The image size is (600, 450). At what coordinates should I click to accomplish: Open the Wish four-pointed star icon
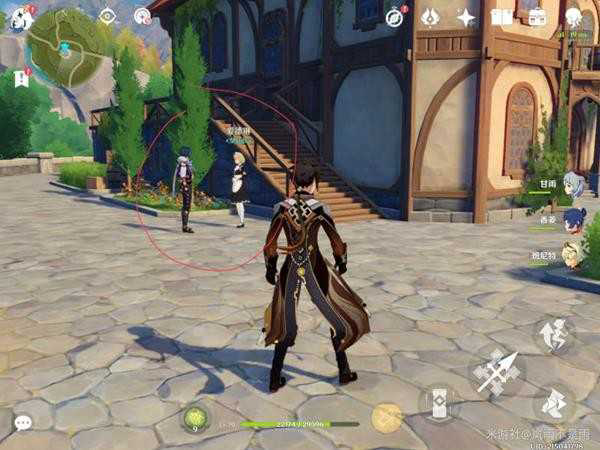point(466,17)
